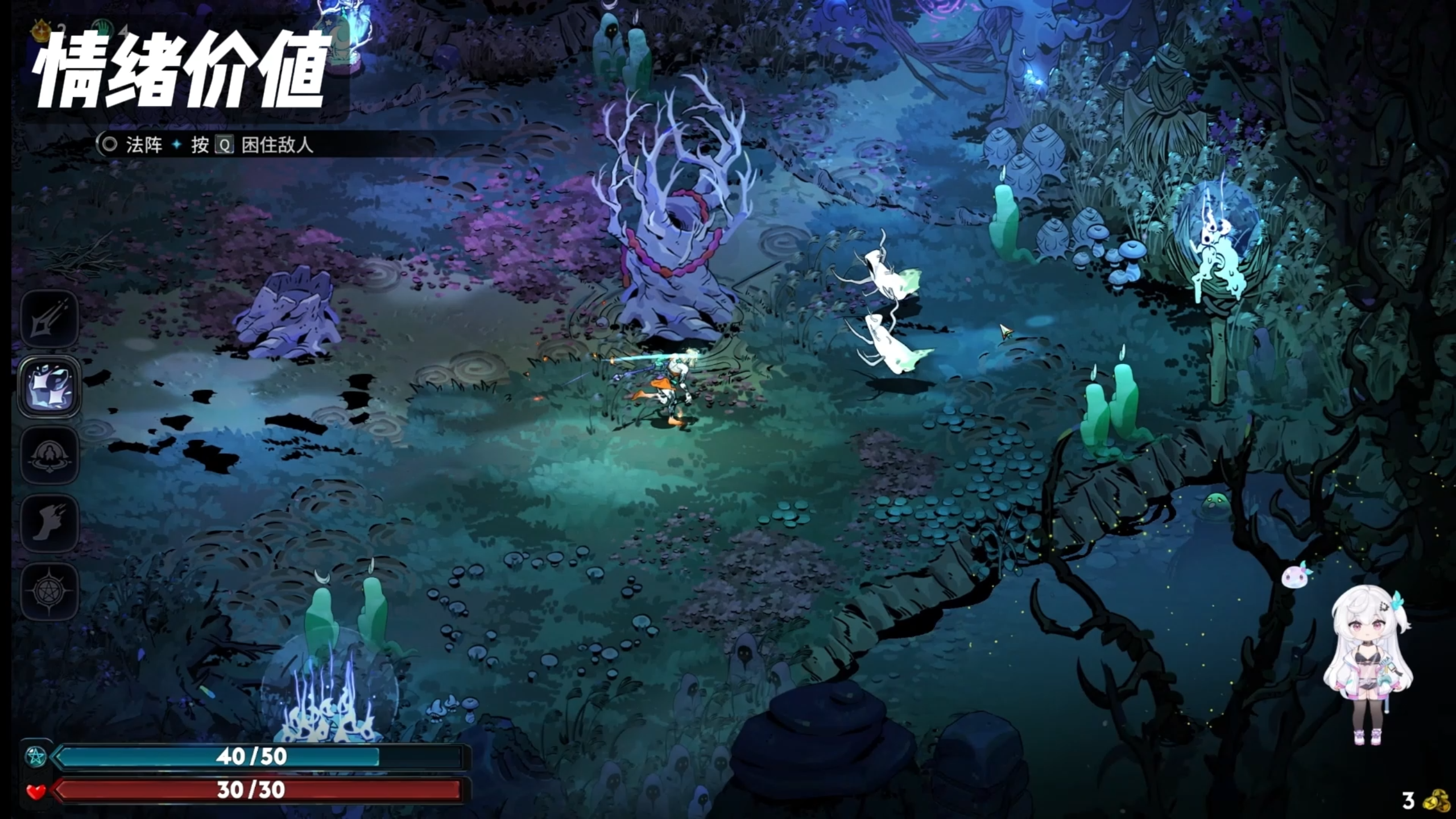Select the glowing crystal boon slot
This screenshot has width=1456, height=819.
[49, 387]
